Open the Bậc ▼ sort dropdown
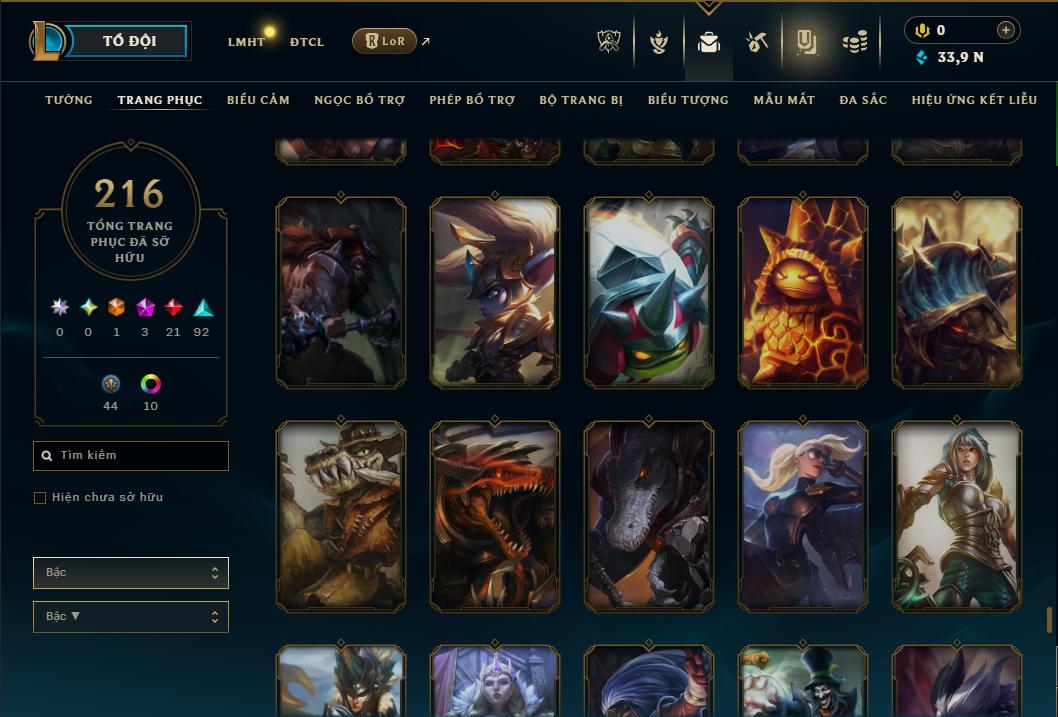The height and width of the screenshot is (717, 1058). click(x=131, y=617)
